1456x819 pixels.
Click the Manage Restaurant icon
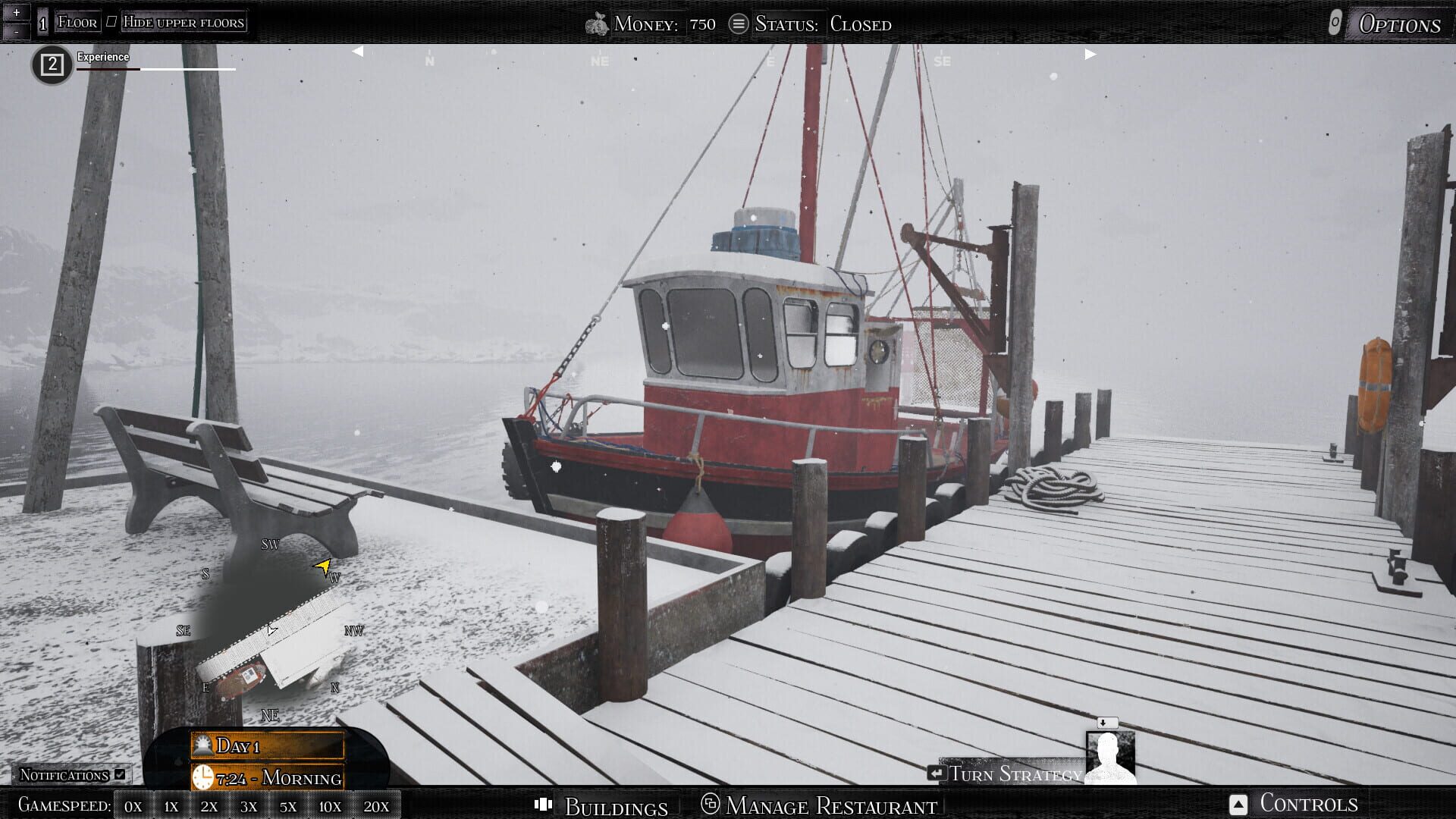(x=711, y=805)
